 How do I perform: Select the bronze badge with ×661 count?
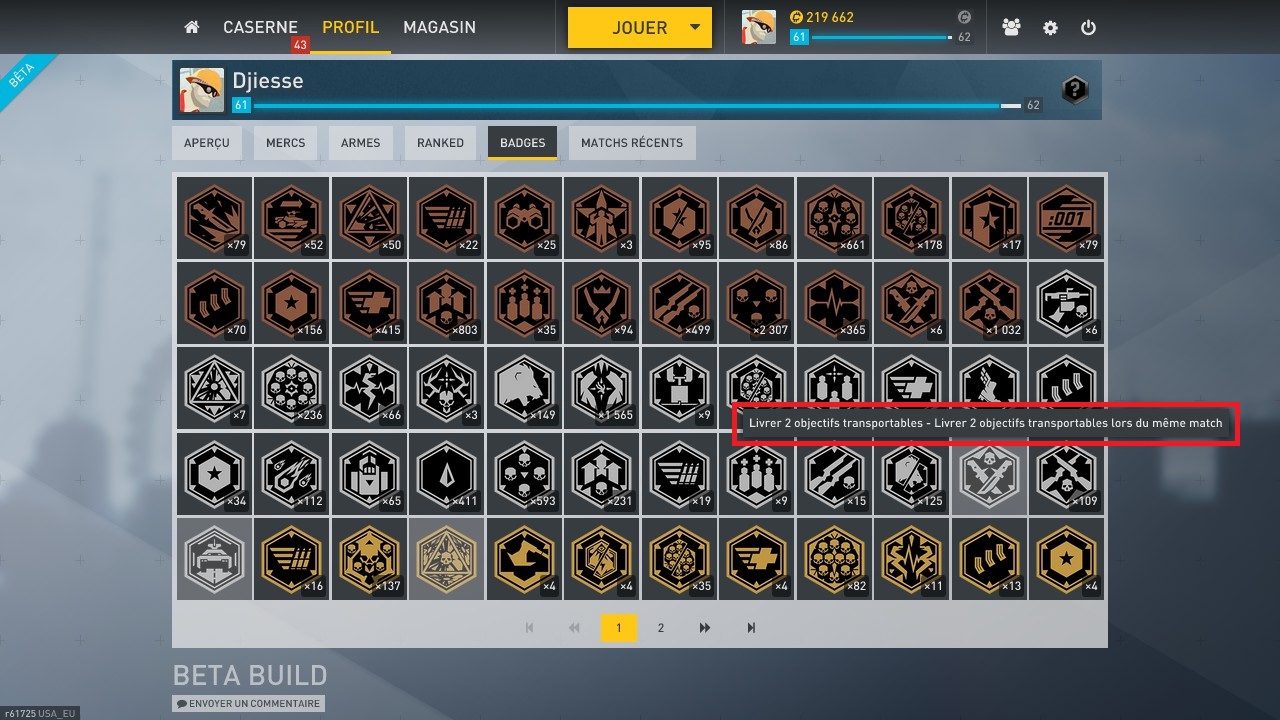(x=834, y=217)
